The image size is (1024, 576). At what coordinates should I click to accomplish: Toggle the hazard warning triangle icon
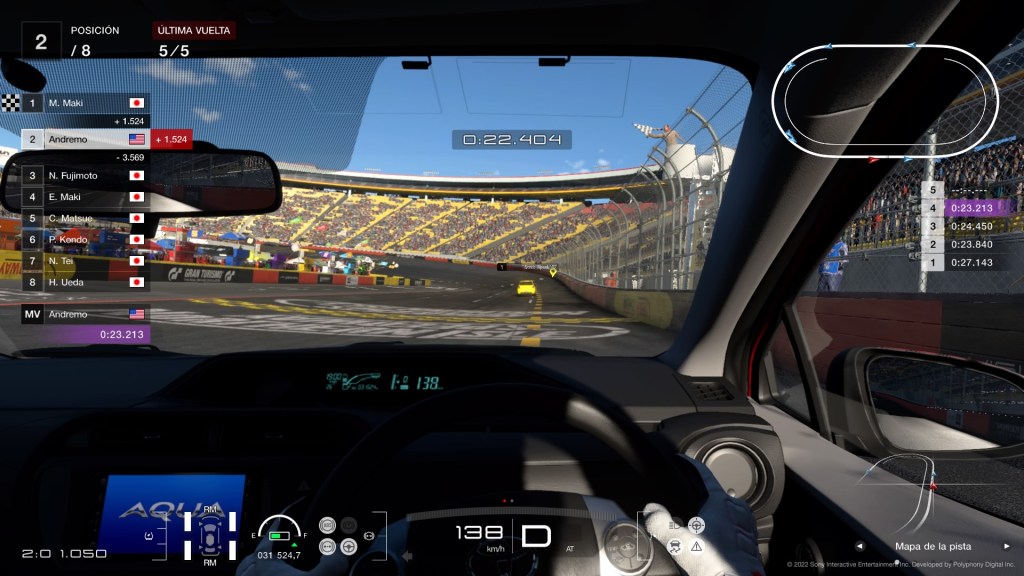pos(697,546)
